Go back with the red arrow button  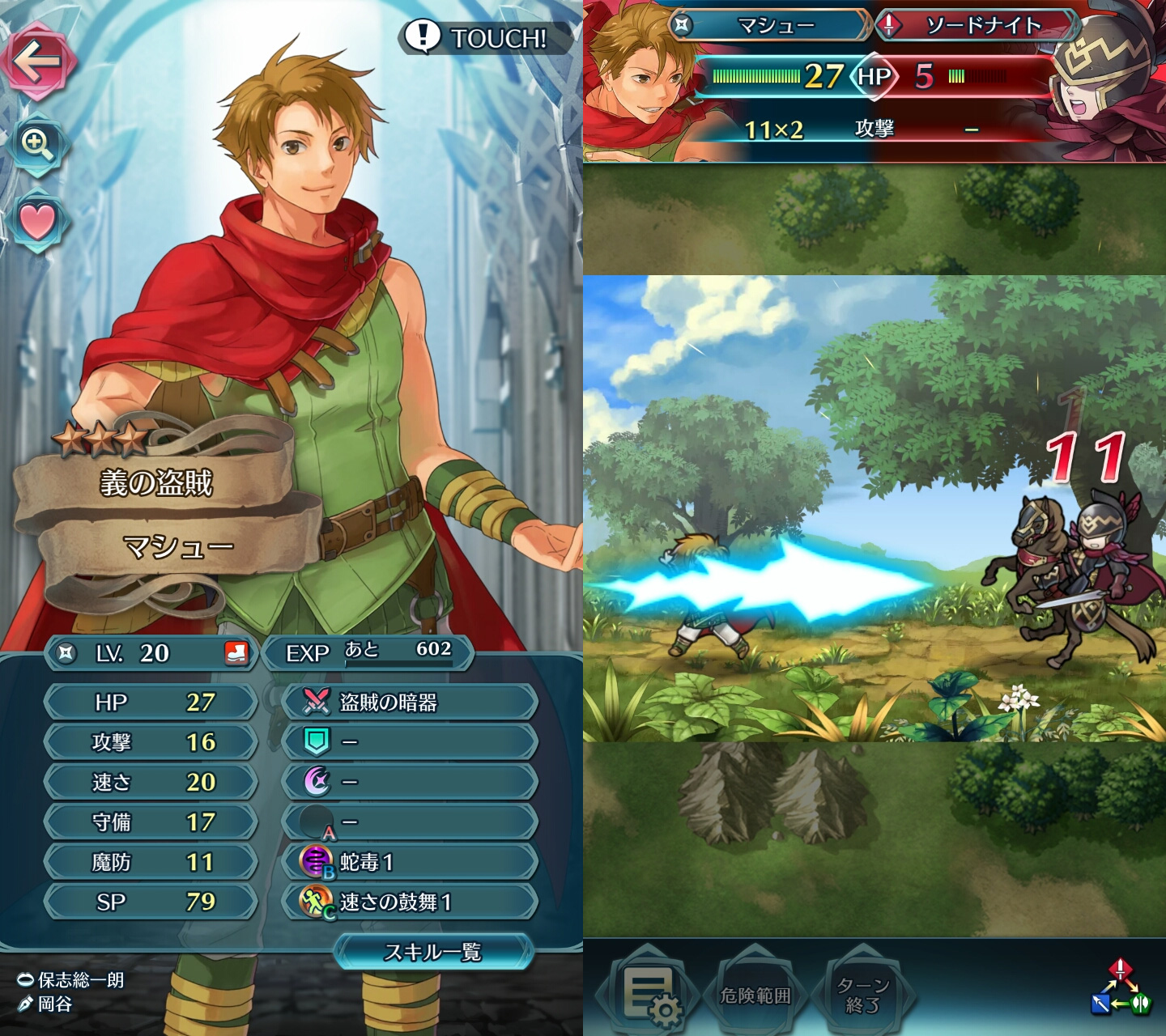39,62
